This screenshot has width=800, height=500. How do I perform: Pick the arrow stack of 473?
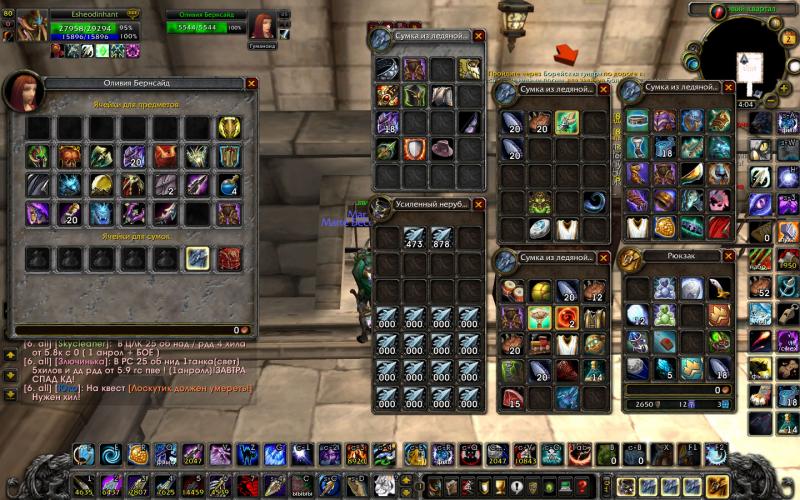(x=412, y=237)
